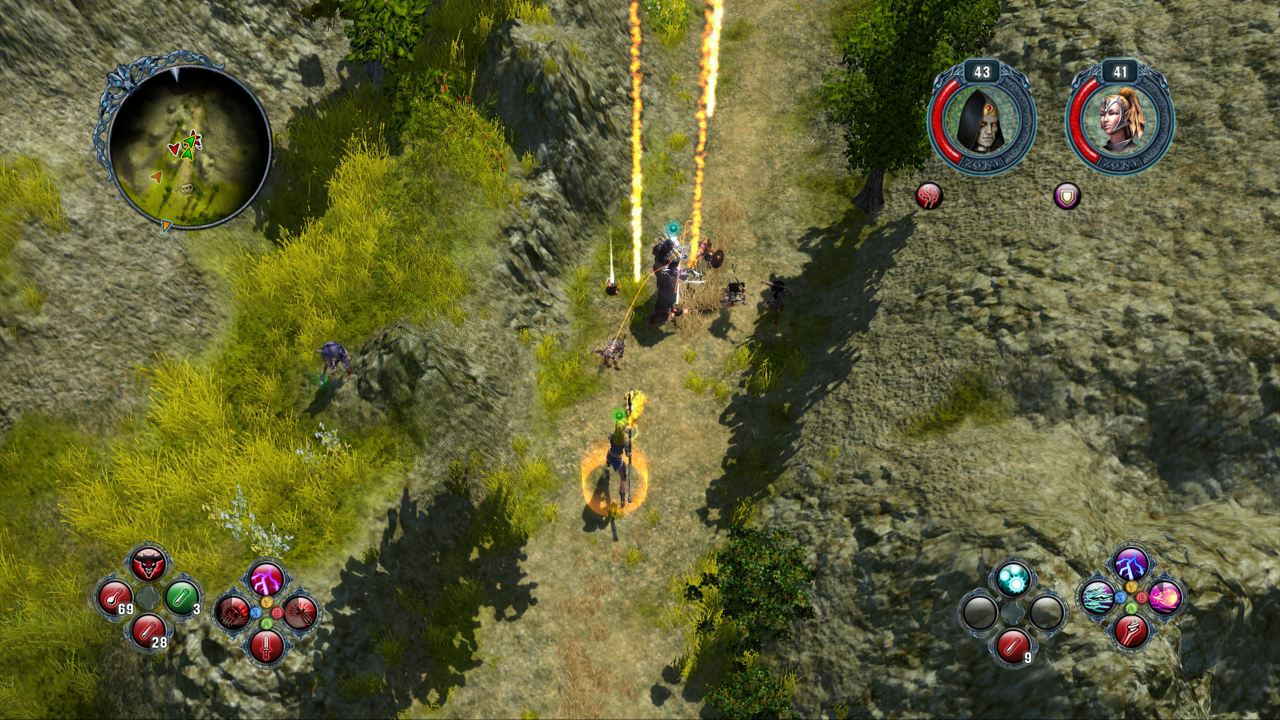Click the red health bar around the left portrait
This screenshot has height=720, width=1280.
[944, 125]
